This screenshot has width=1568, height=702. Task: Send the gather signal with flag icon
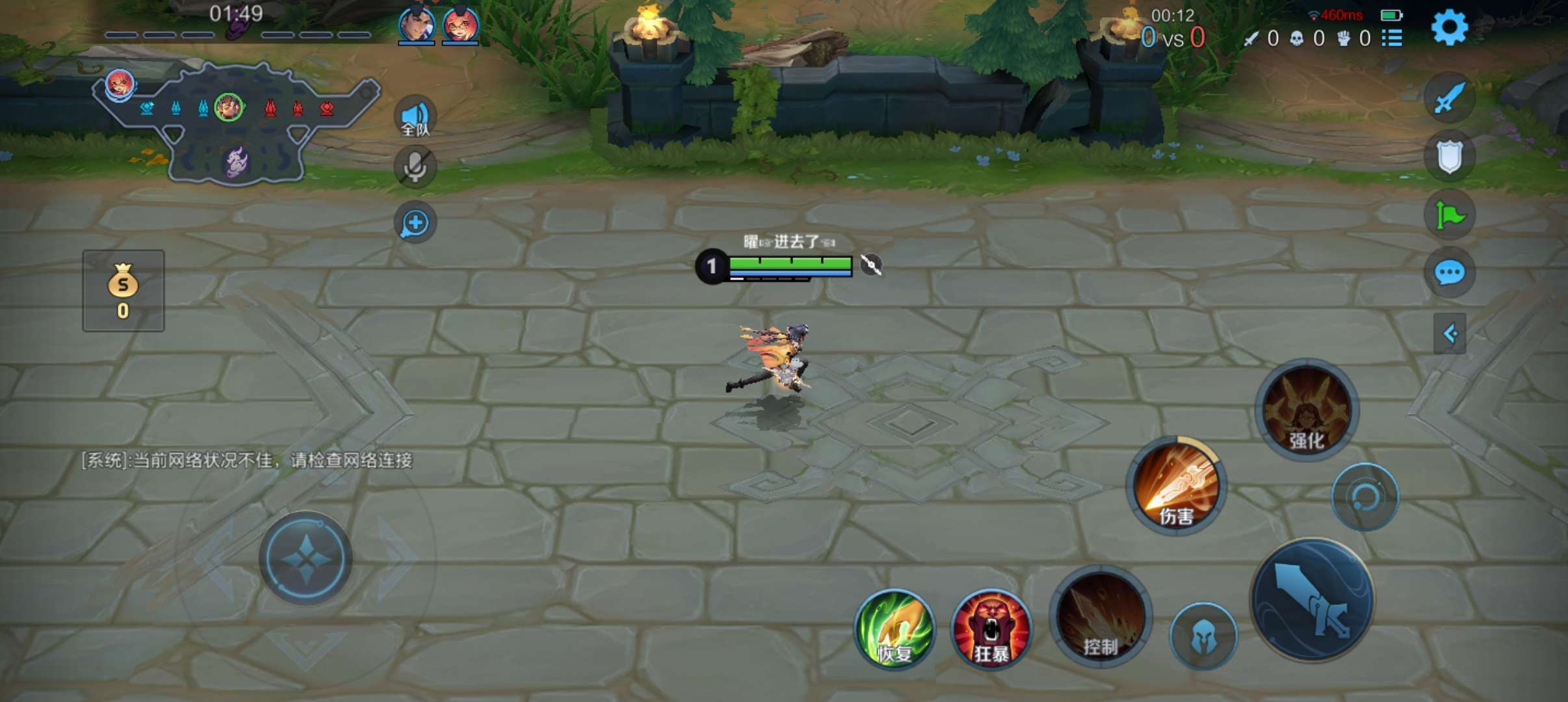click(1449, 214)
